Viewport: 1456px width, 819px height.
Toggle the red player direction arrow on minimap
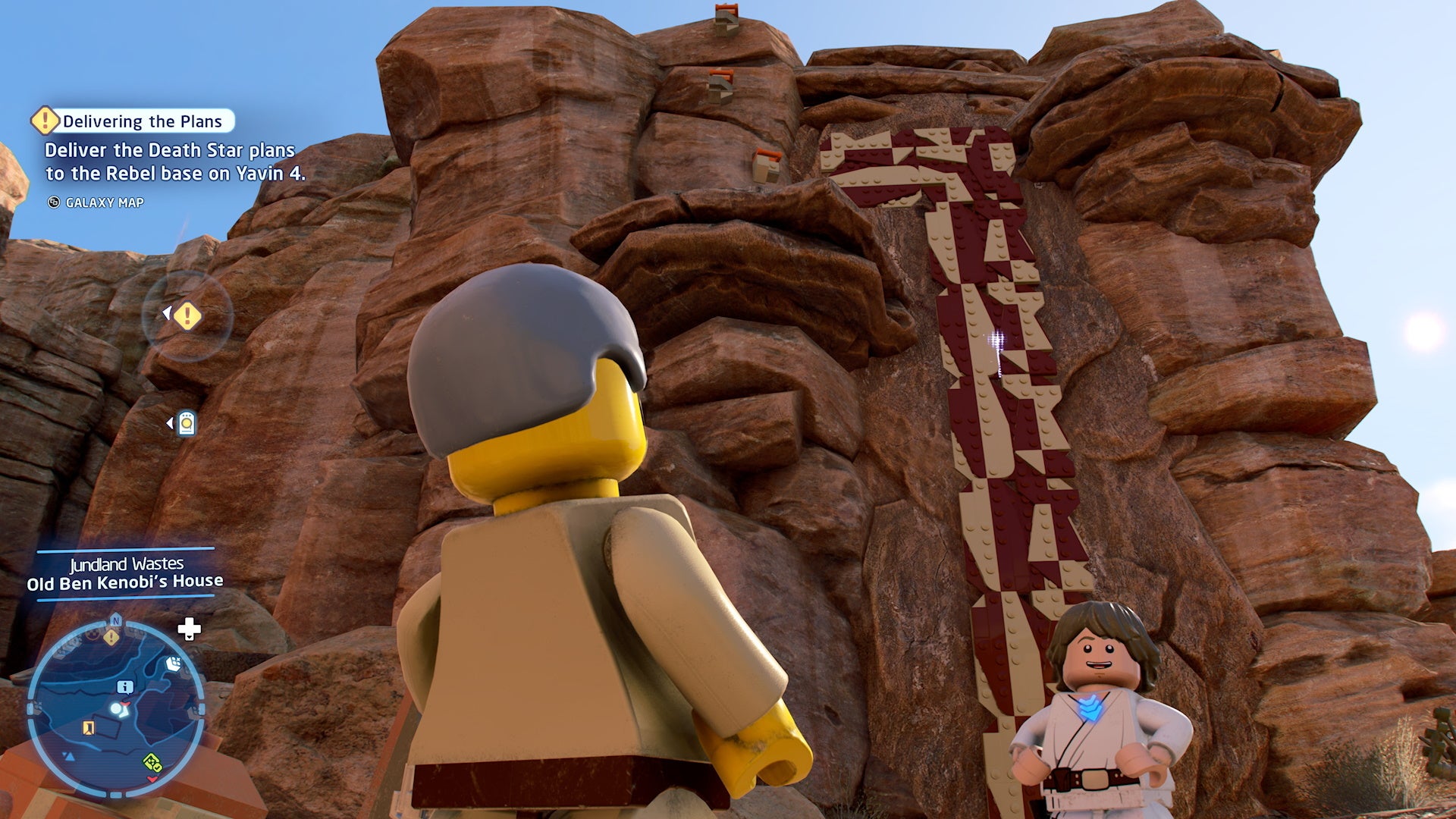tap(124, 704)
